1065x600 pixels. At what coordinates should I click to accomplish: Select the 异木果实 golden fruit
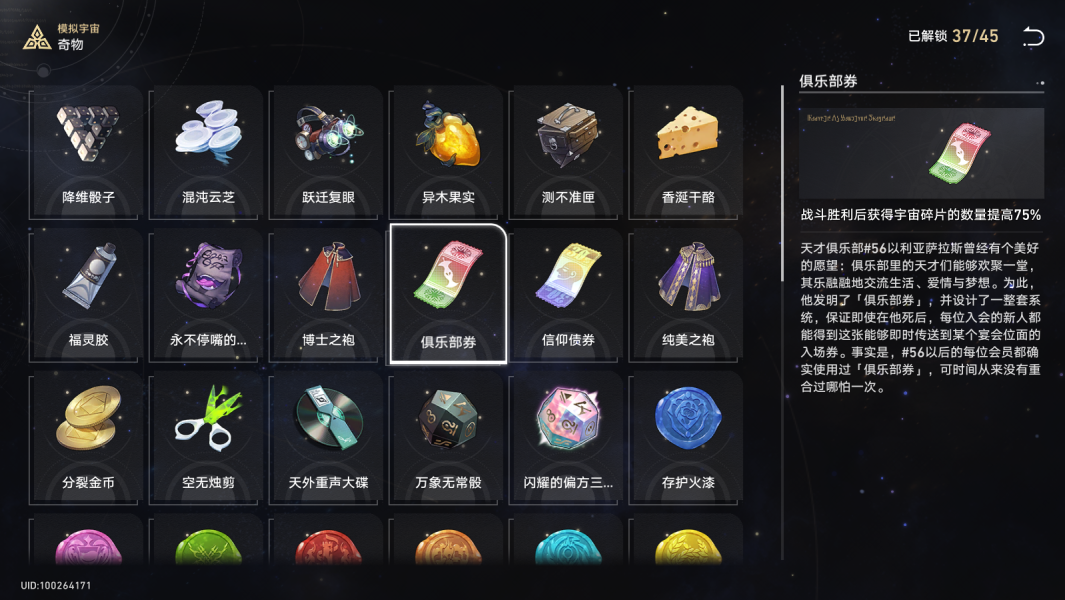448,150
